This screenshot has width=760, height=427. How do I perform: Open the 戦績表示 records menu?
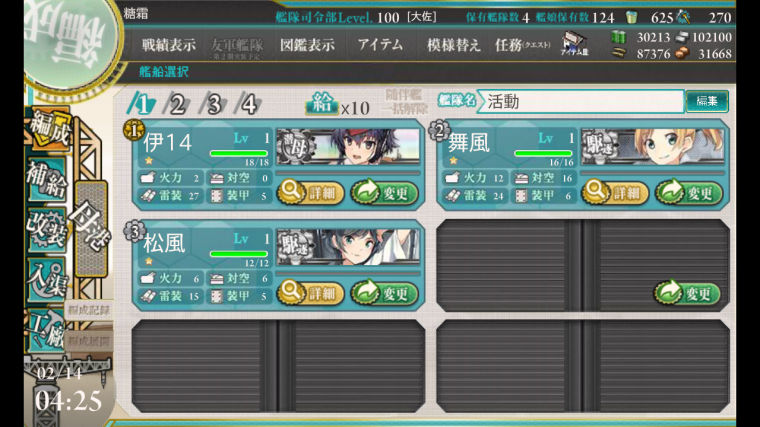(x=168, y=45)
